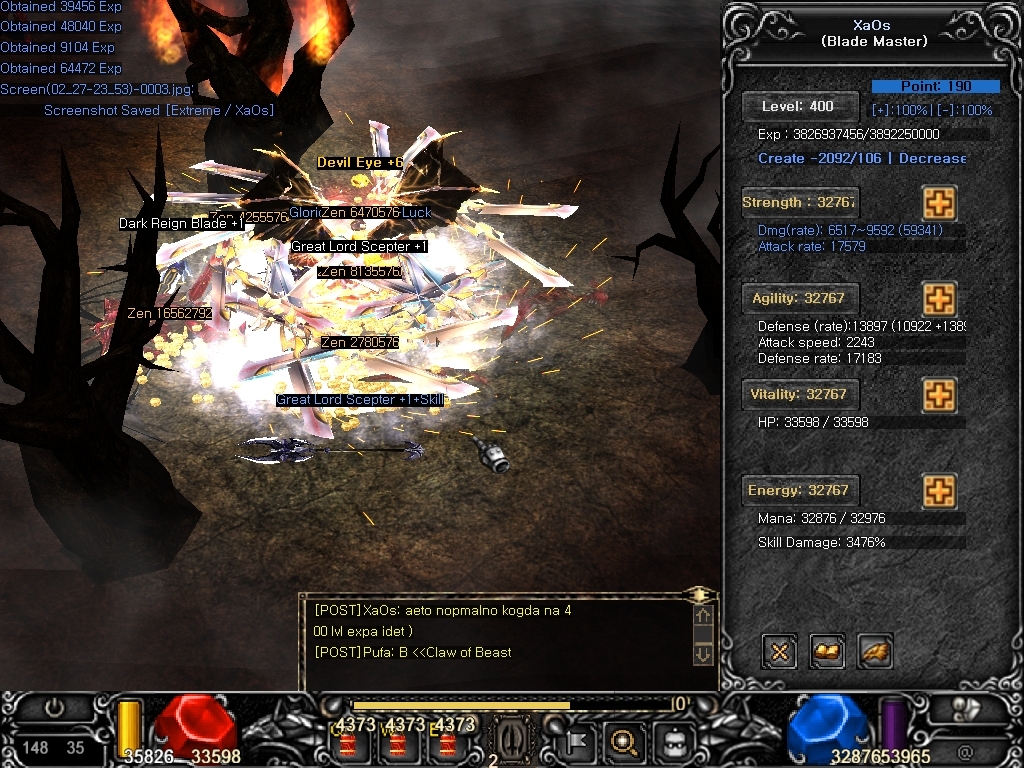Open the button above the @ symbol

(965, 707)
